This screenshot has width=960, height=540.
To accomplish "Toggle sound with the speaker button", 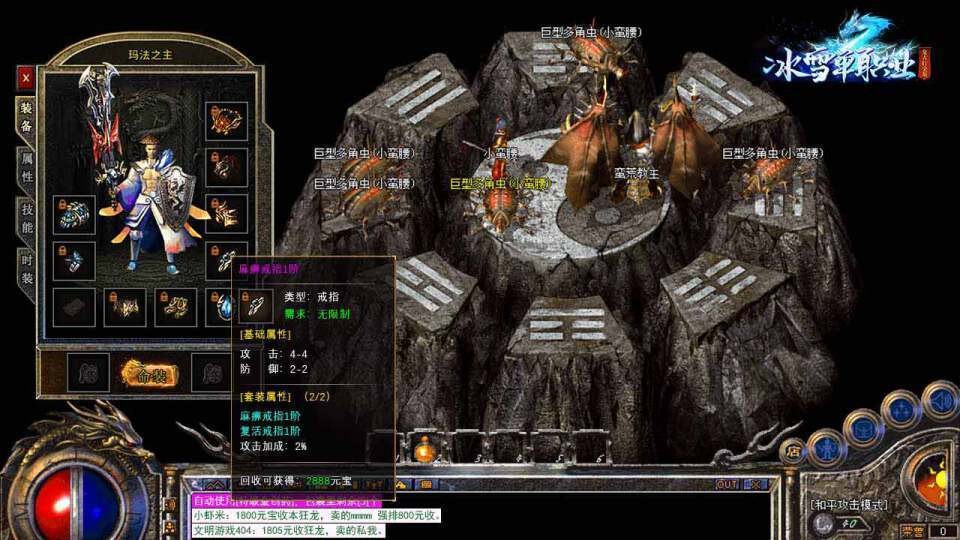I will pyautogui.click(x=940, y=400).
